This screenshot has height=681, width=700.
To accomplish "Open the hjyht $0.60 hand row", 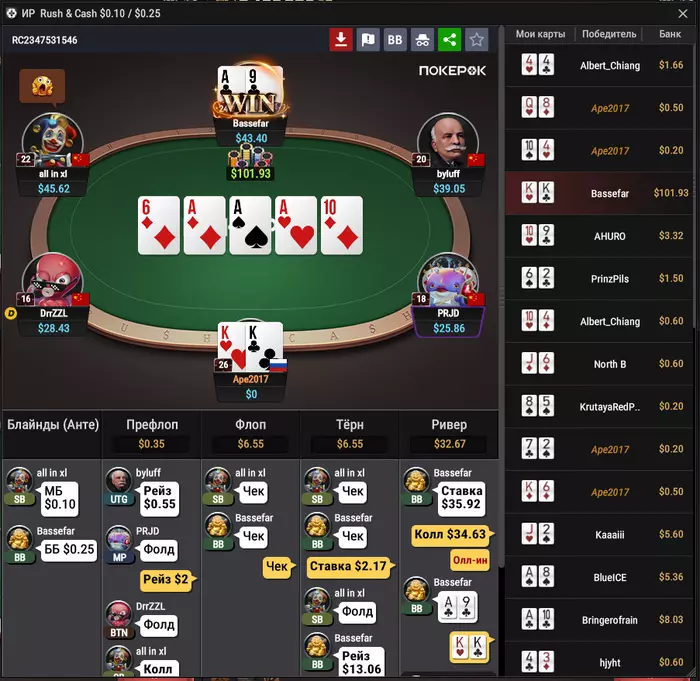I will tap(602, 662).
